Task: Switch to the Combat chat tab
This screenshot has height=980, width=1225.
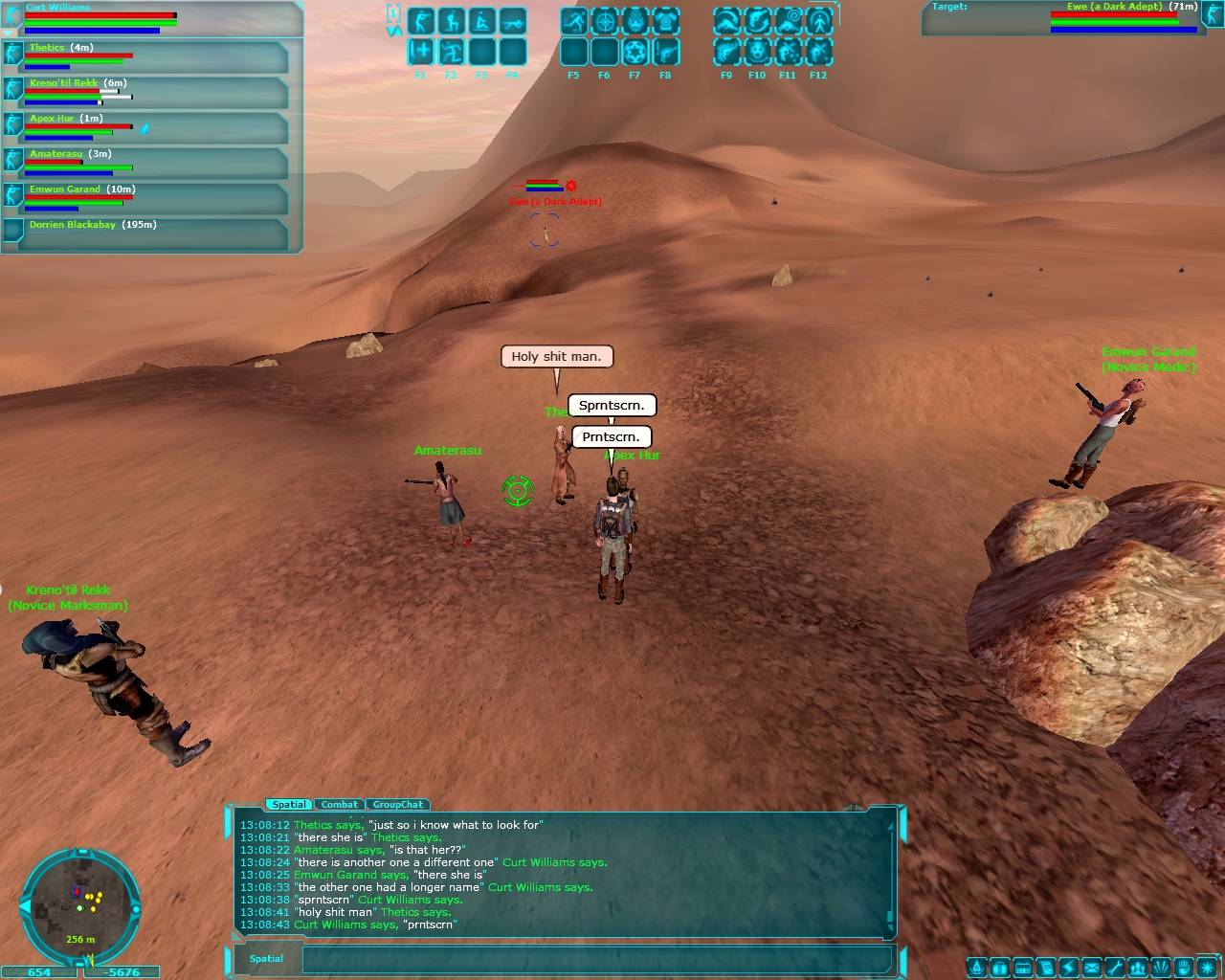Action: [x=339, y=805]
